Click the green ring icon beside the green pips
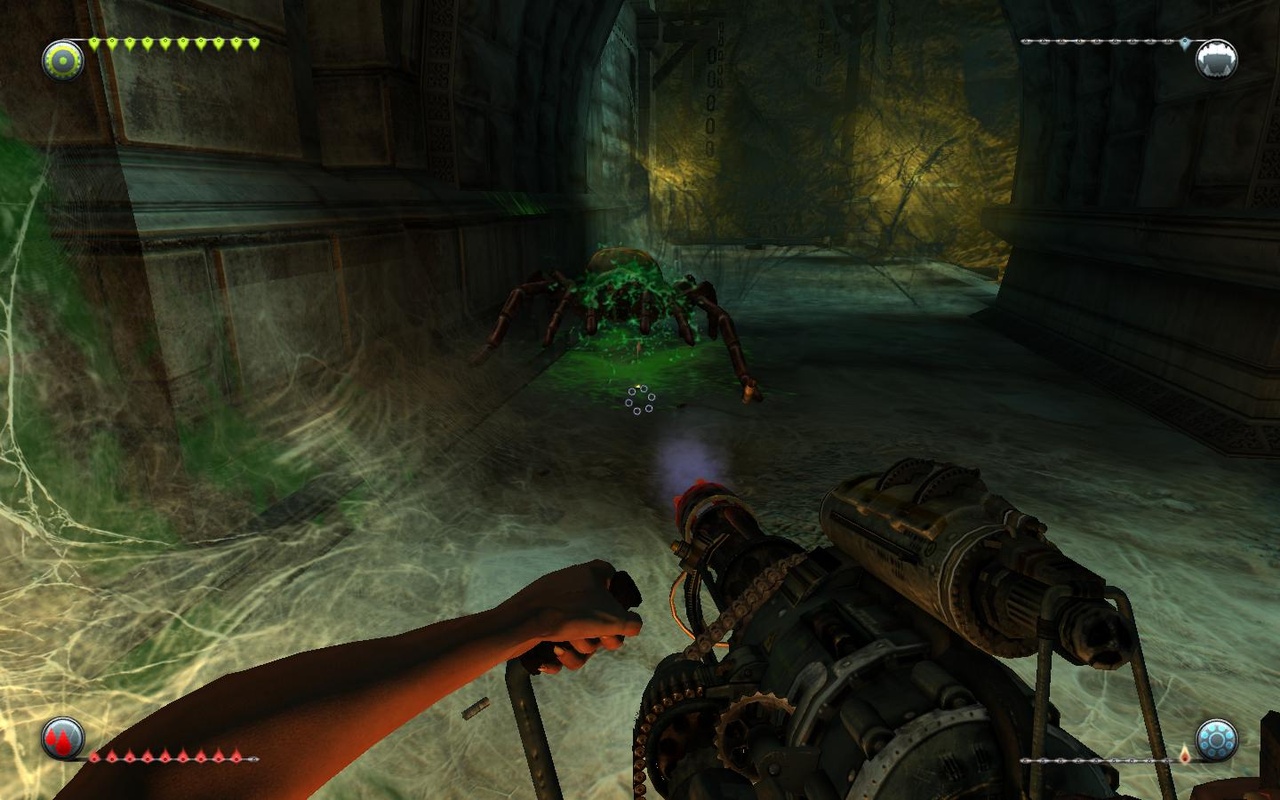 [x=62, y=60]
